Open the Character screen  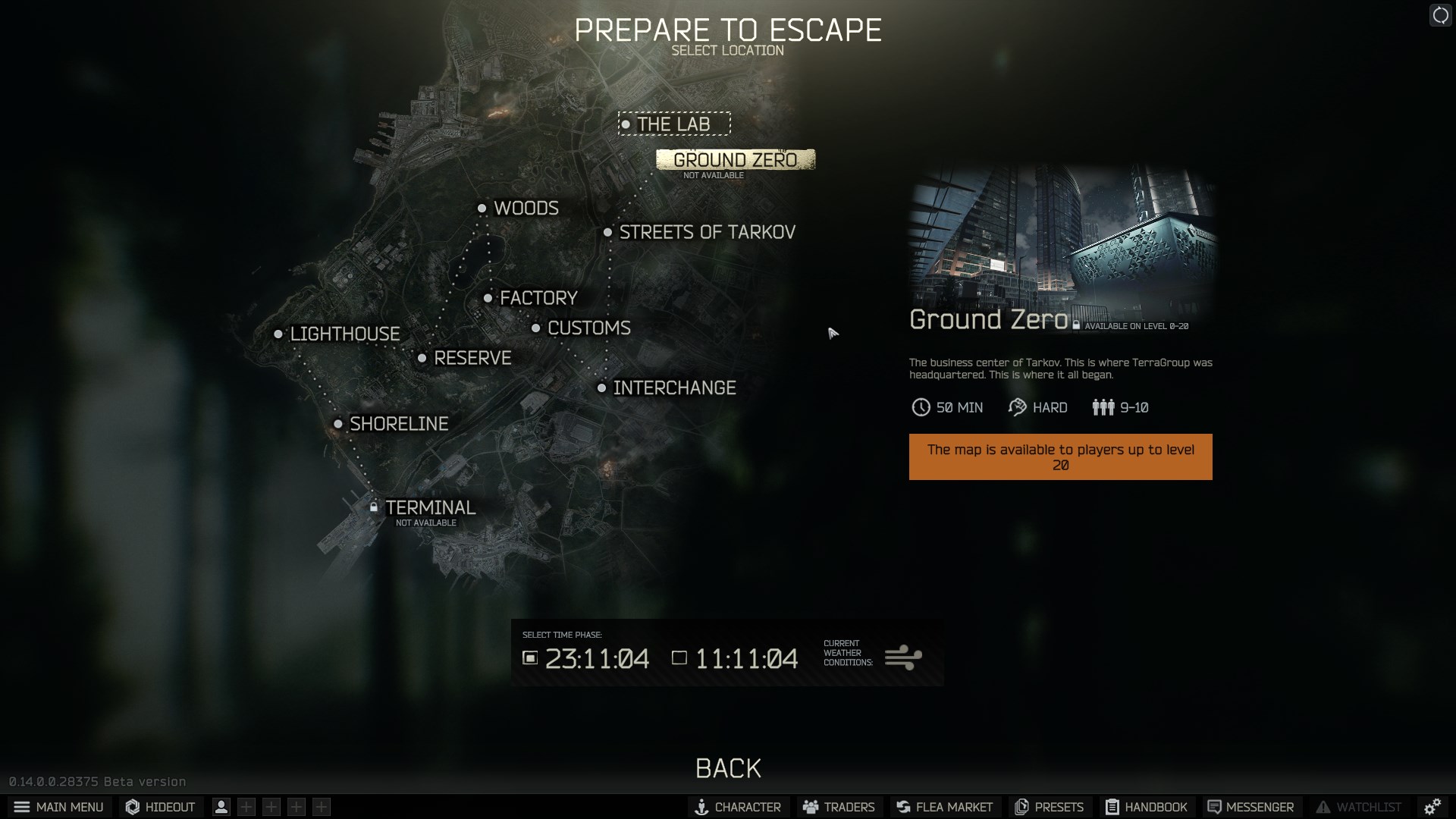point(738,807)
